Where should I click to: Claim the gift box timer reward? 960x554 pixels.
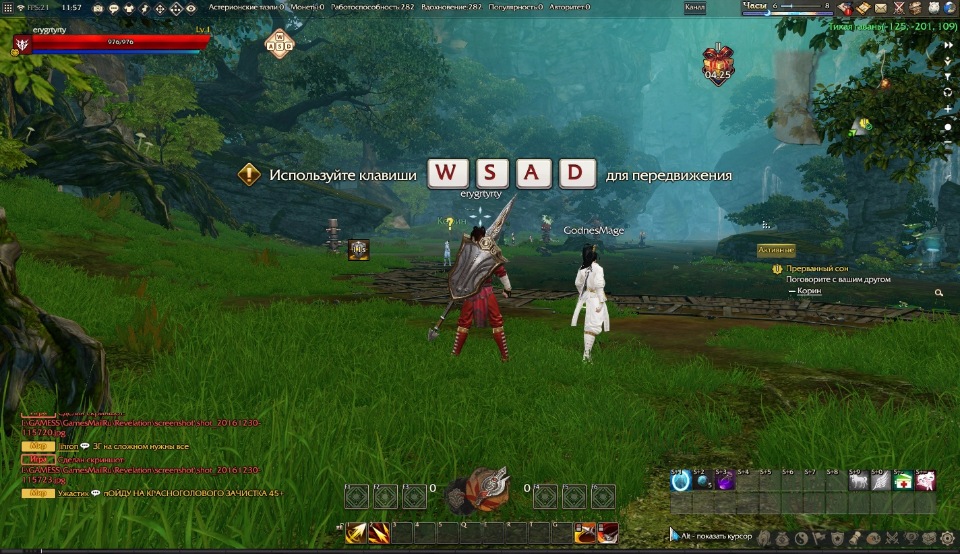coord(717,61)
